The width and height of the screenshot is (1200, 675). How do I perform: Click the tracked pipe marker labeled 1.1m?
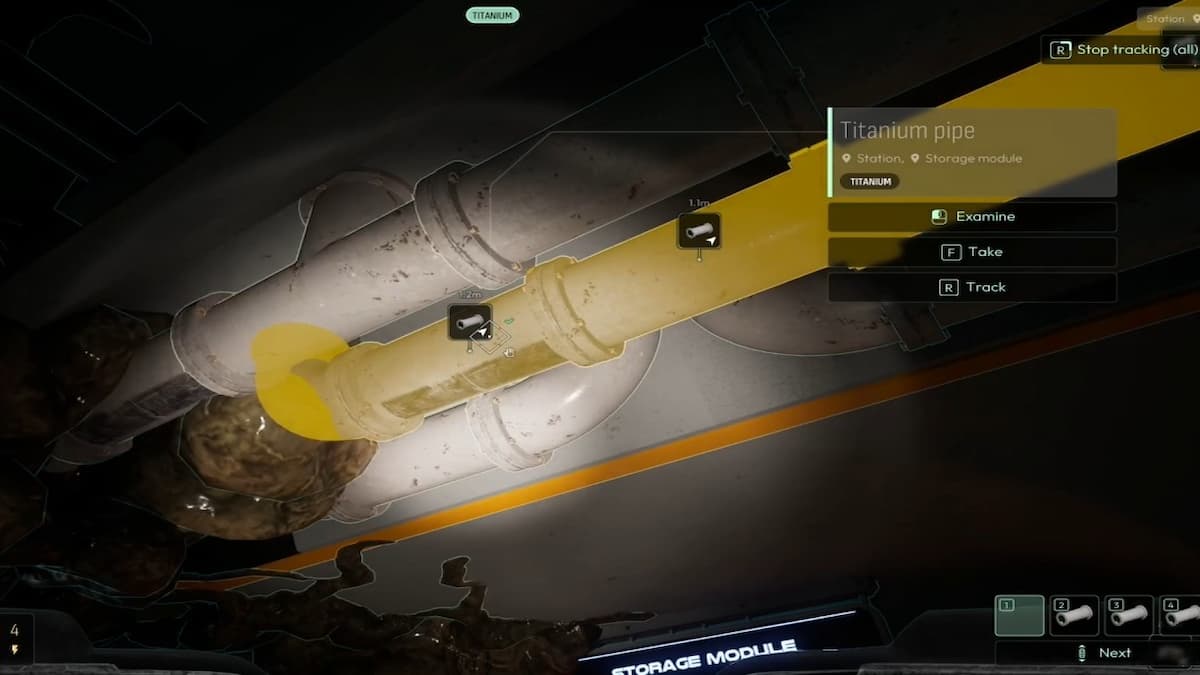(x=699, y=231)
